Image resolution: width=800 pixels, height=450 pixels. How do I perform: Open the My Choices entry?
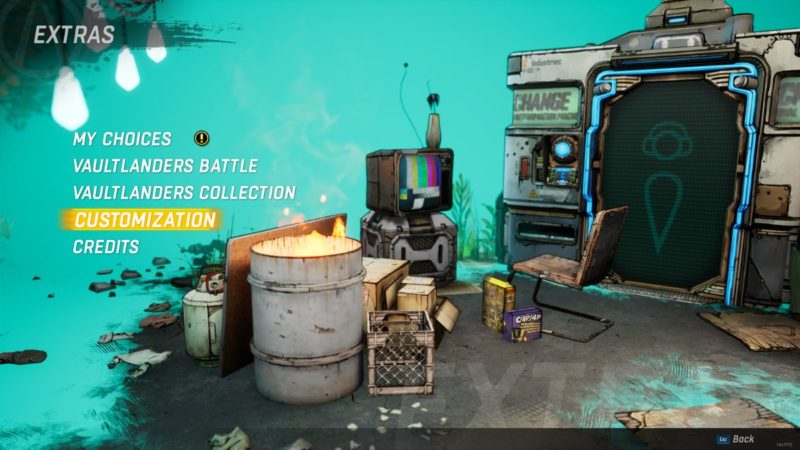(122, 139)
